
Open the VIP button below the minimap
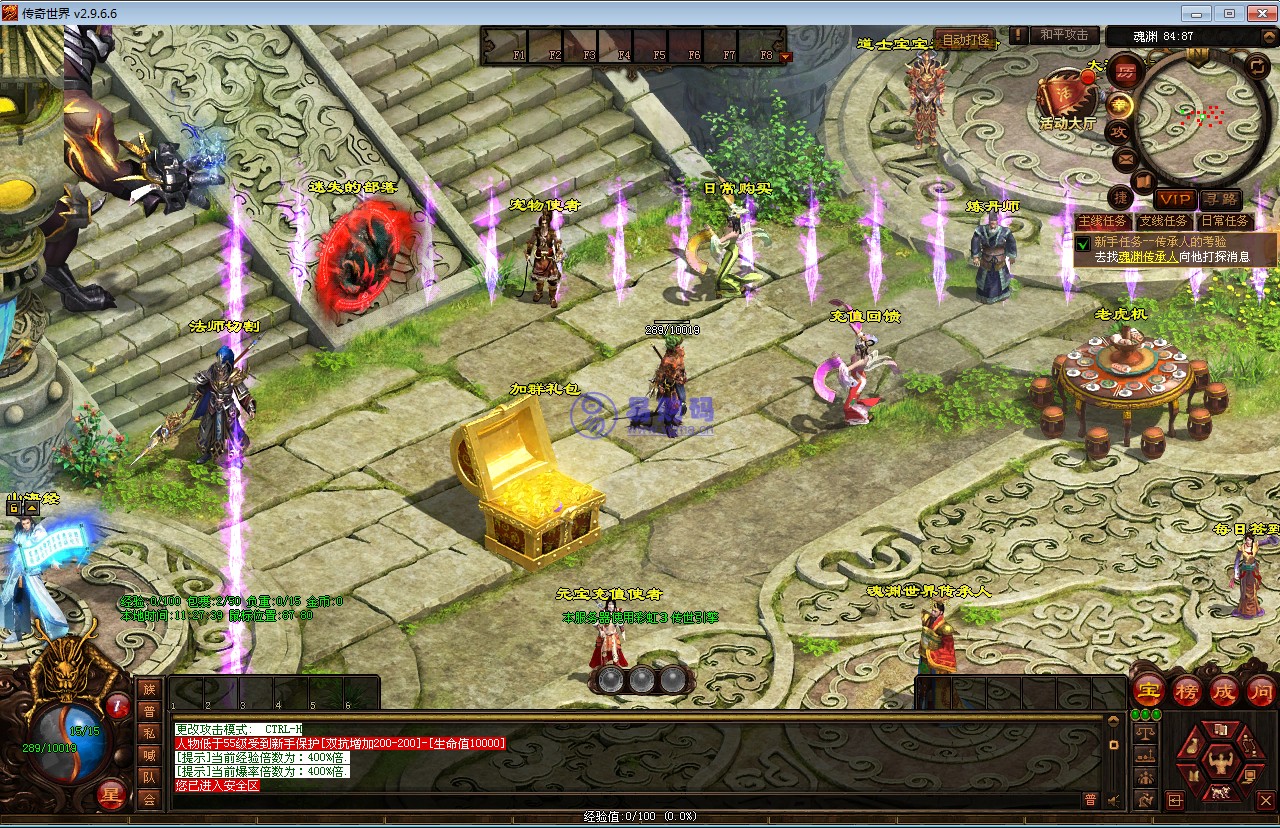click(x=1176, y=200)
